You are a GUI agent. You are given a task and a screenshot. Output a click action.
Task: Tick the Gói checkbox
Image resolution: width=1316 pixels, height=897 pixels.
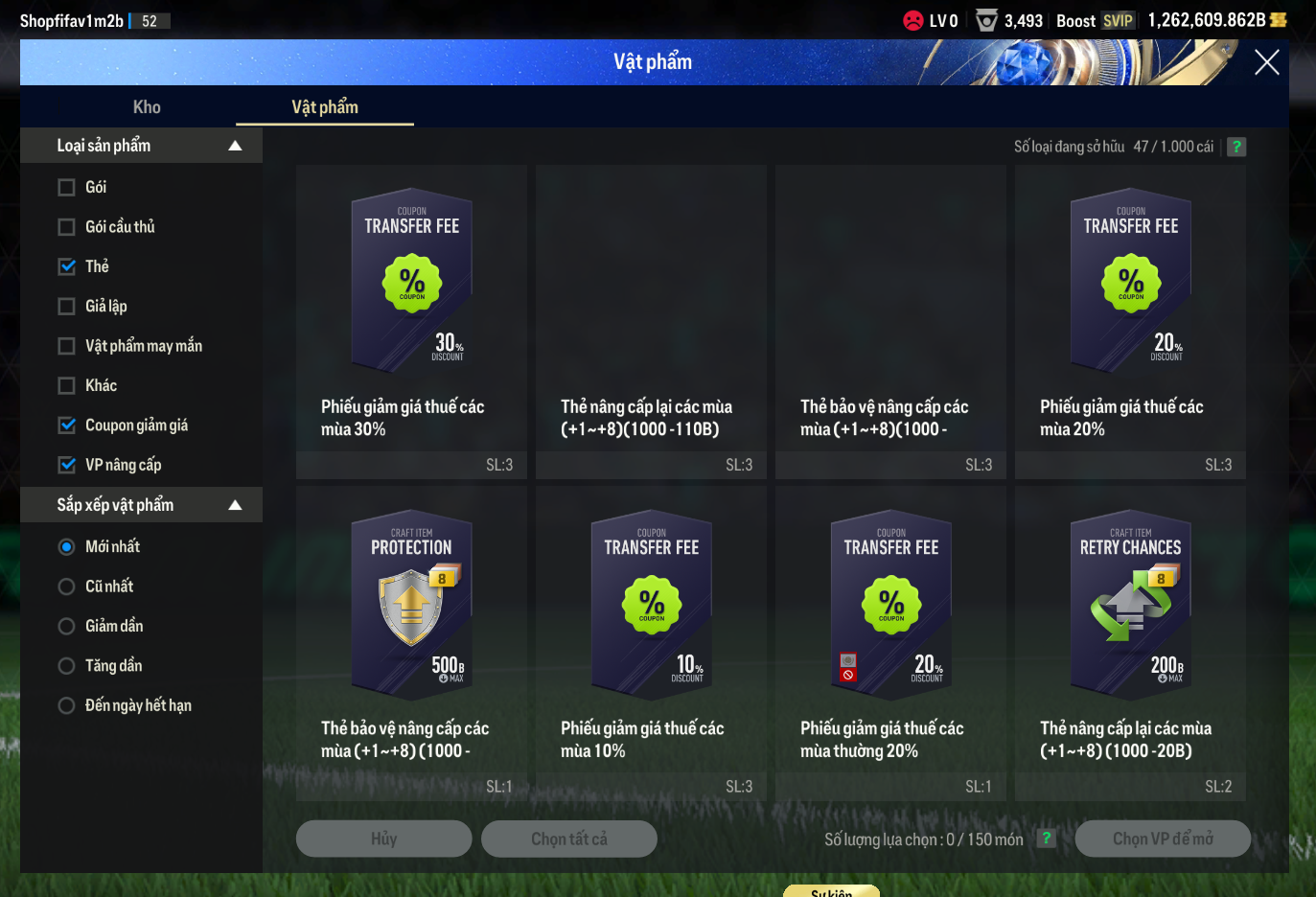(67, 188)
